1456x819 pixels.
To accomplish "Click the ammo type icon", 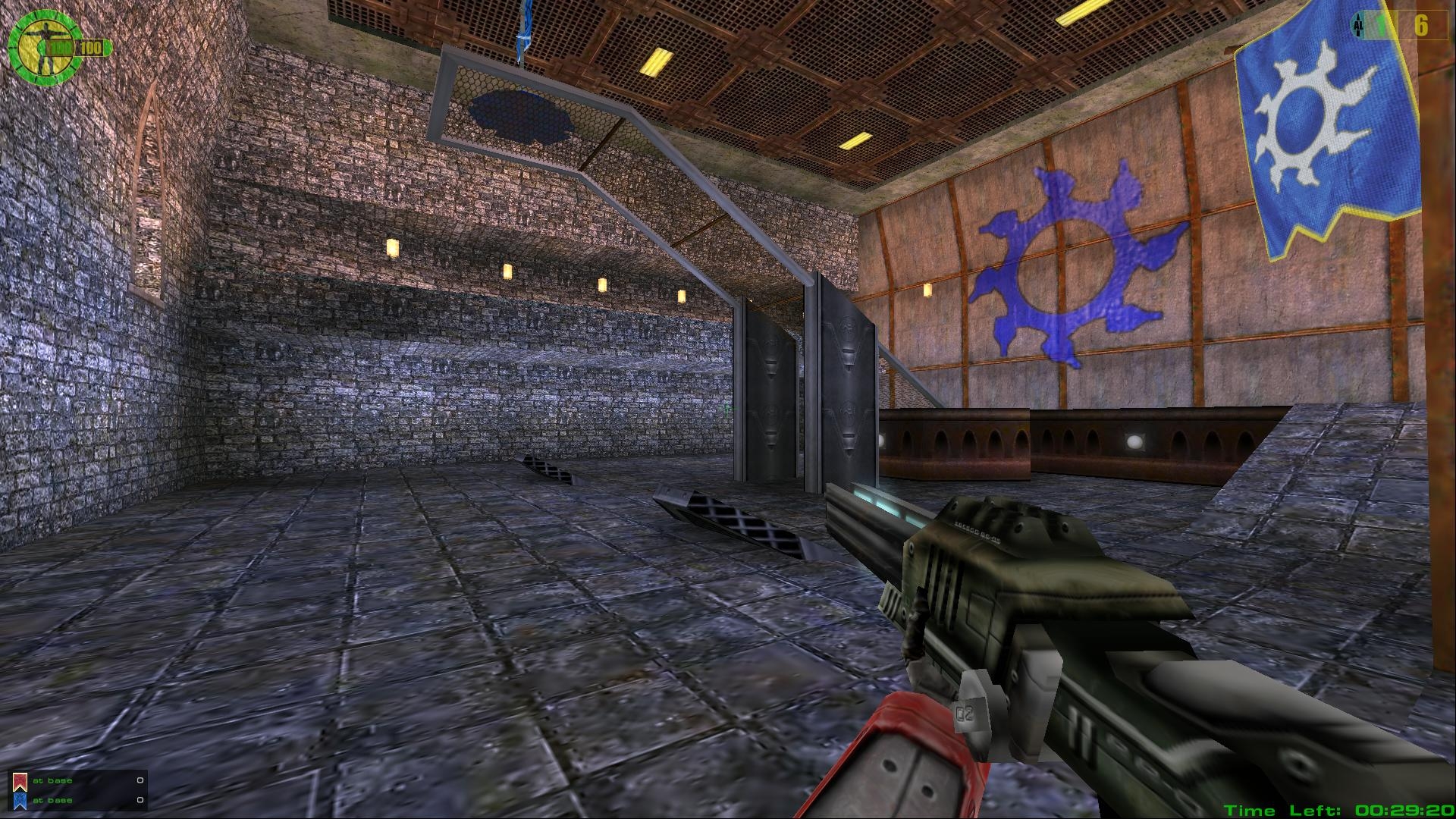I will coord(1357,25).
